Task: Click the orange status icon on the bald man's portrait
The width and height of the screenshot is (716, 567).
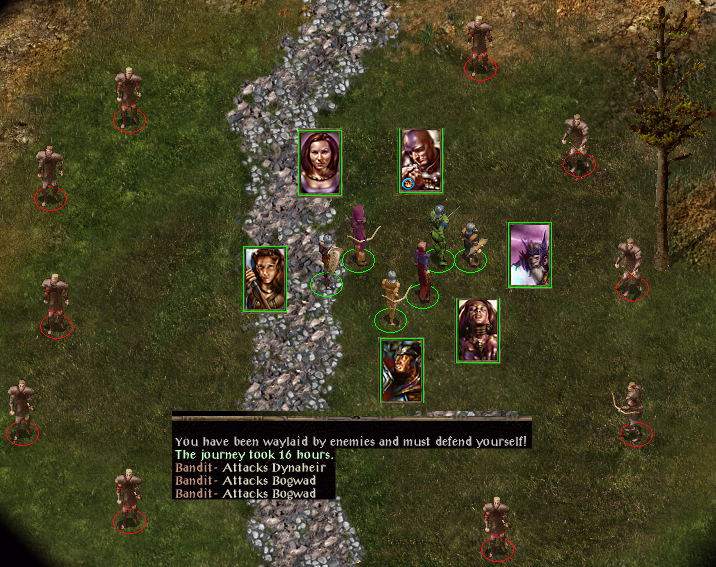Action: (x=407, y=184)
